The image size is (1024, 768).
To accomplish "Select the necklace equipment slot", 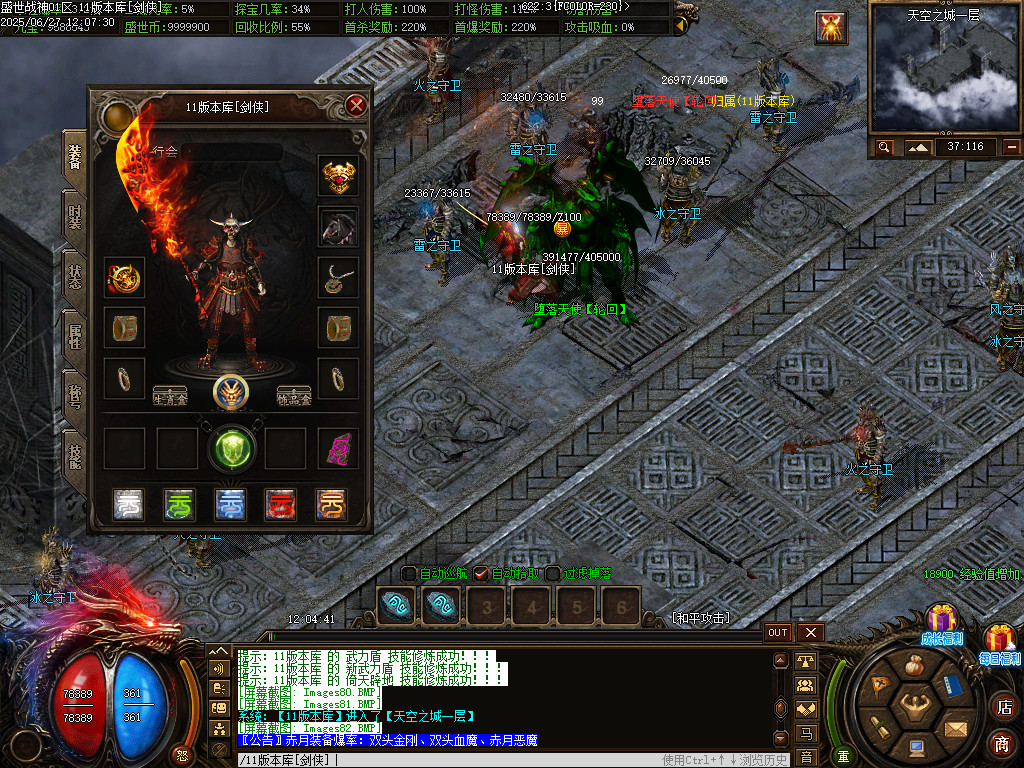I will 338,277.
